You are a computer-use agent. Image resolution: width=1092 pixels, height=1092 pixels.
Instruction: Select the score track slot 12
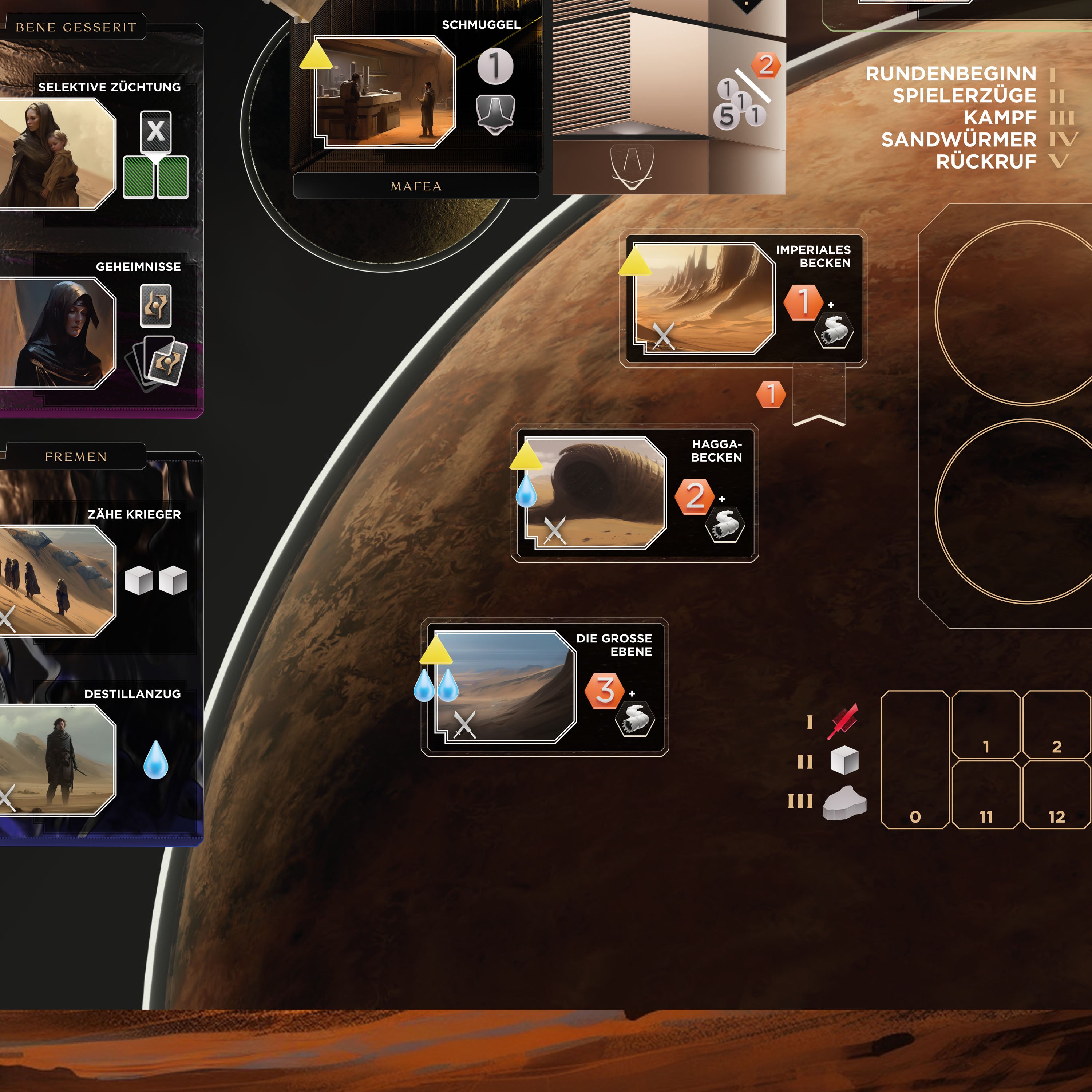[1056, 794]
